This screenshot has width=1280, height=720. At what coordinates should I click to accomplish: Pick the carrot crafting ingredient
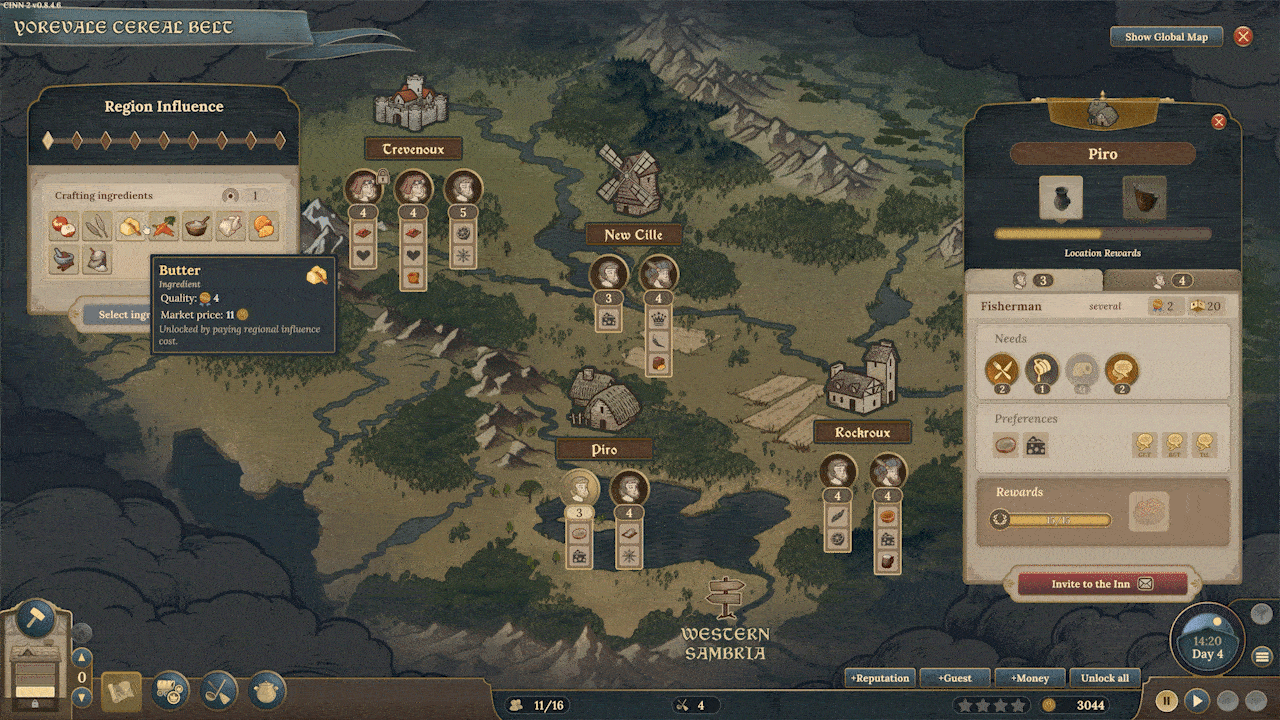coord(164,227)
